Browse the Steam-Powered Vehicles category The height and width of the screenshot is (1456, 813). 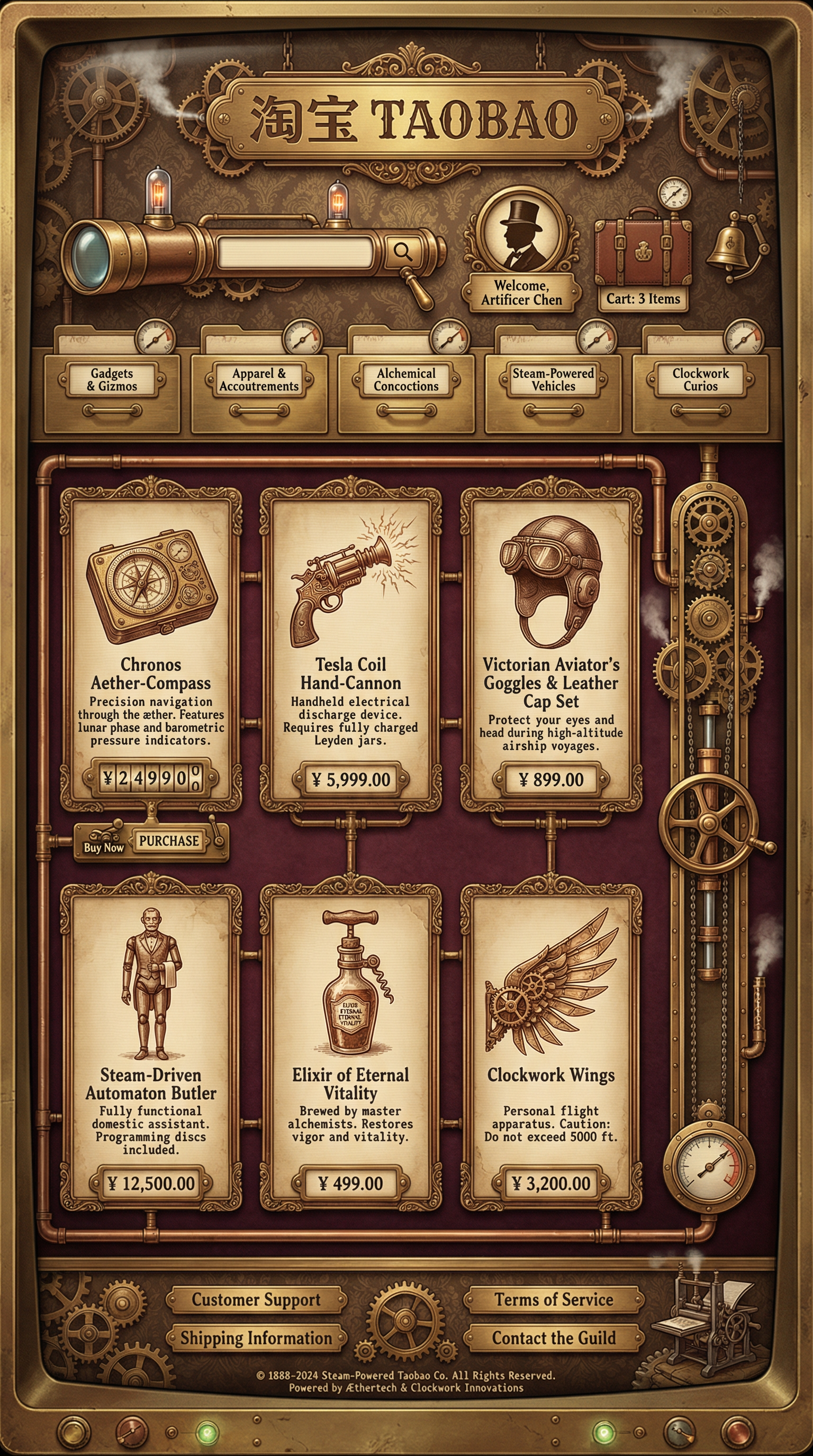(x=553, y=381)
